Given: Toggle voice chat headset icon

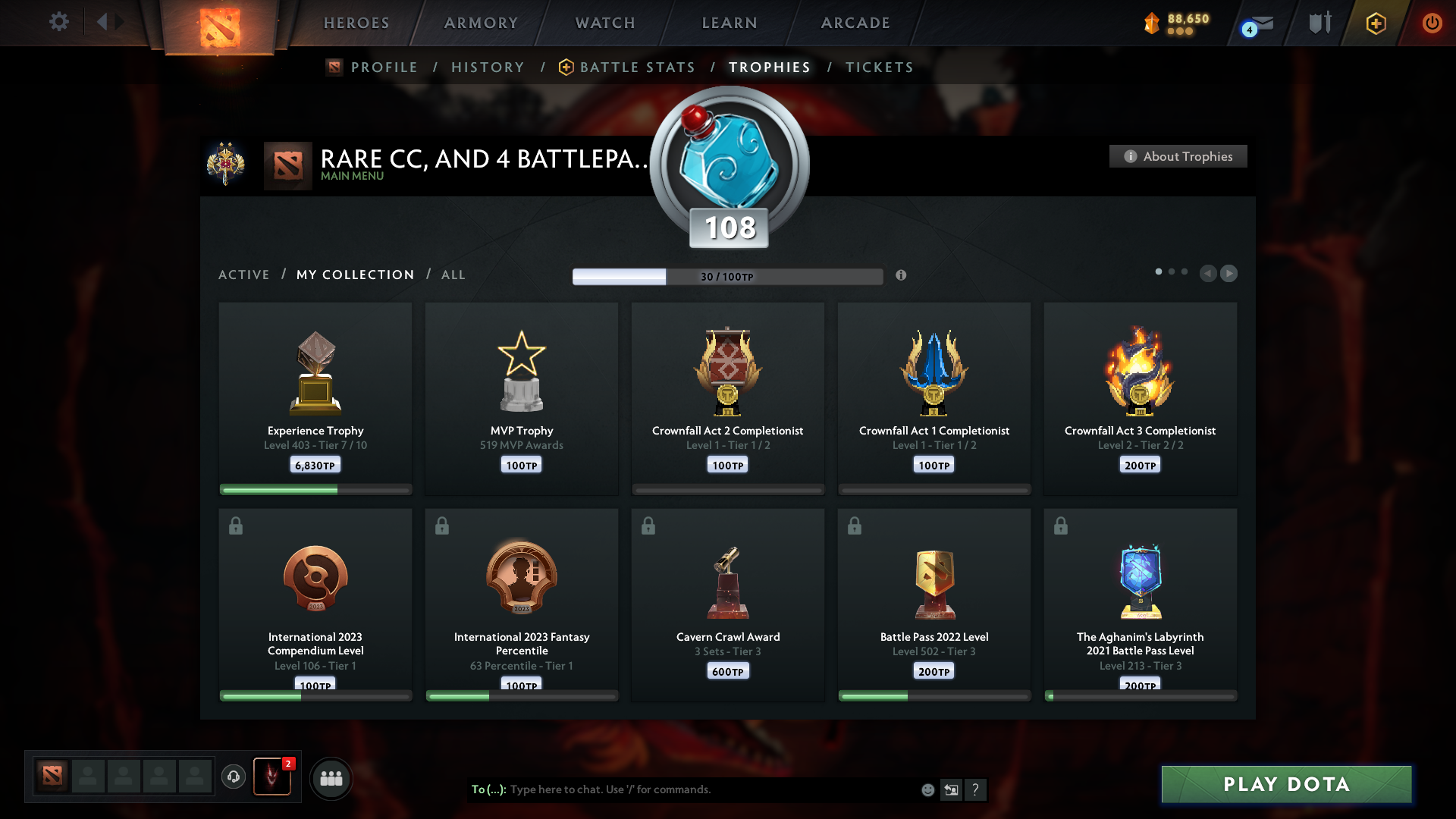Looking at the screenshot, I should (x=234, y=777).
